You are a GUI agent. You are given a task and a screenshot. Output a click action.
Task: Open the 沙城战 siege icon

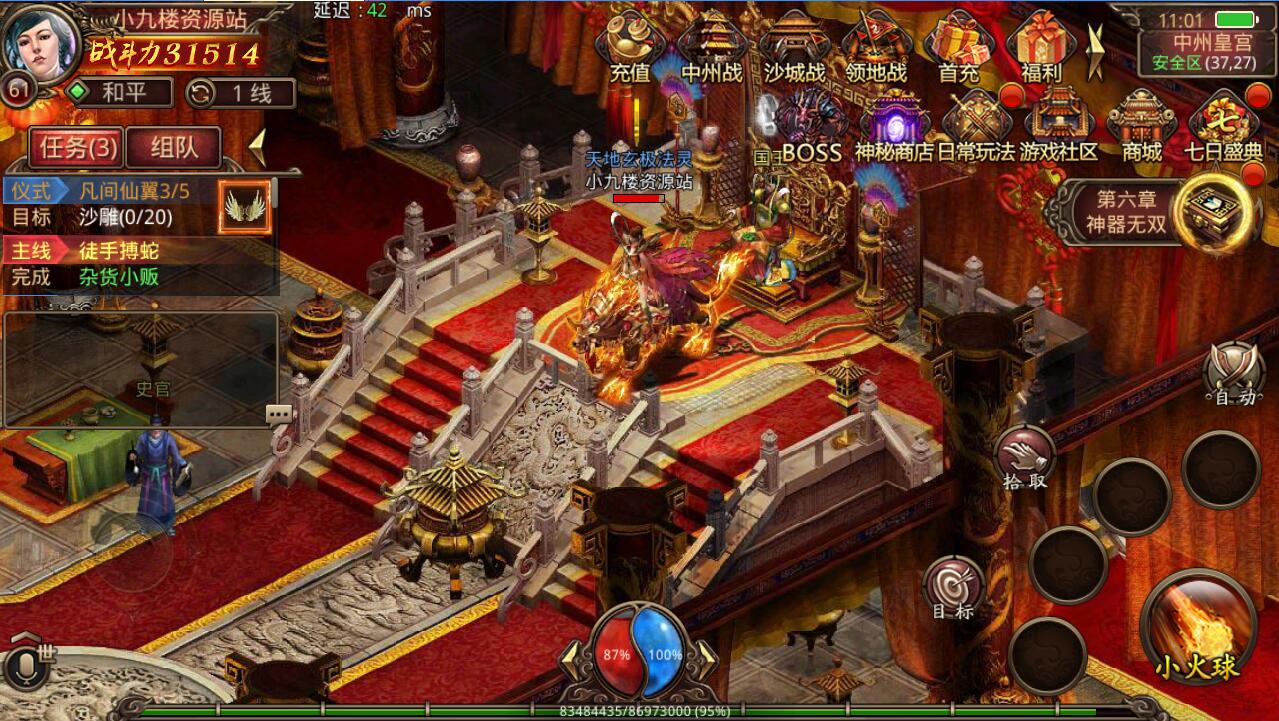pos(795,47)
